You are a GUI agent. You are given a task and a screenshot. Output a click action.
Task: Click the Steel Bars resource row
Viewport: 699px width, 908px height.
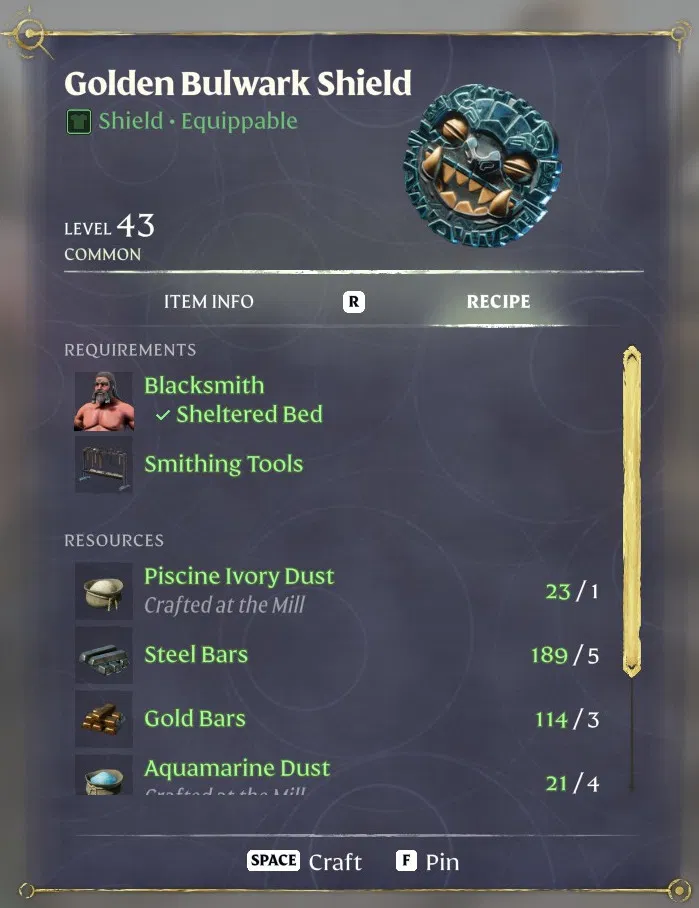pos(196,655)
